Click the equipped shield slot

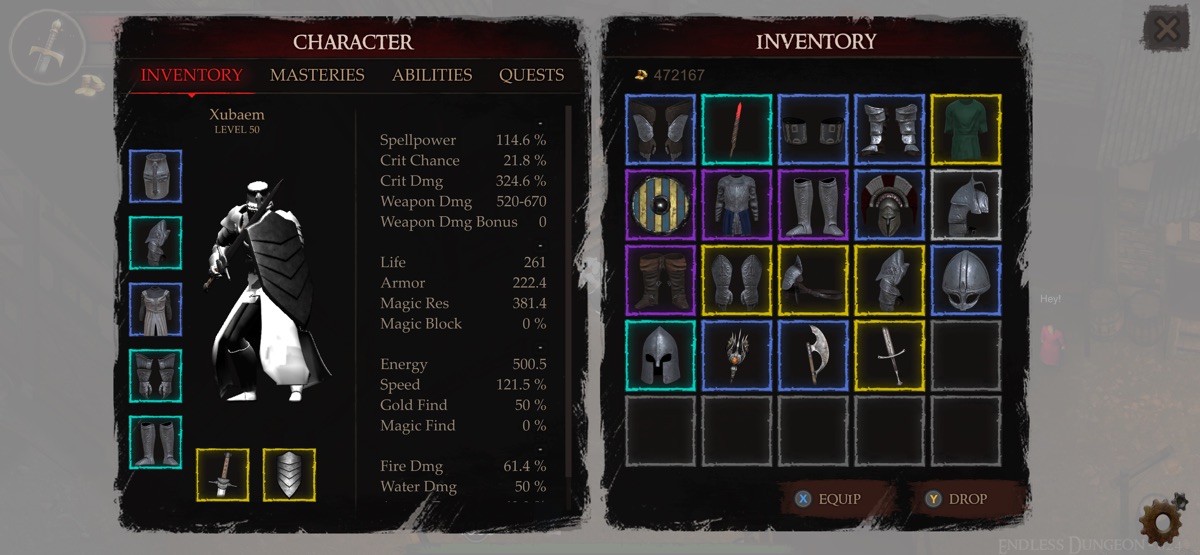[x=289, y=474]
